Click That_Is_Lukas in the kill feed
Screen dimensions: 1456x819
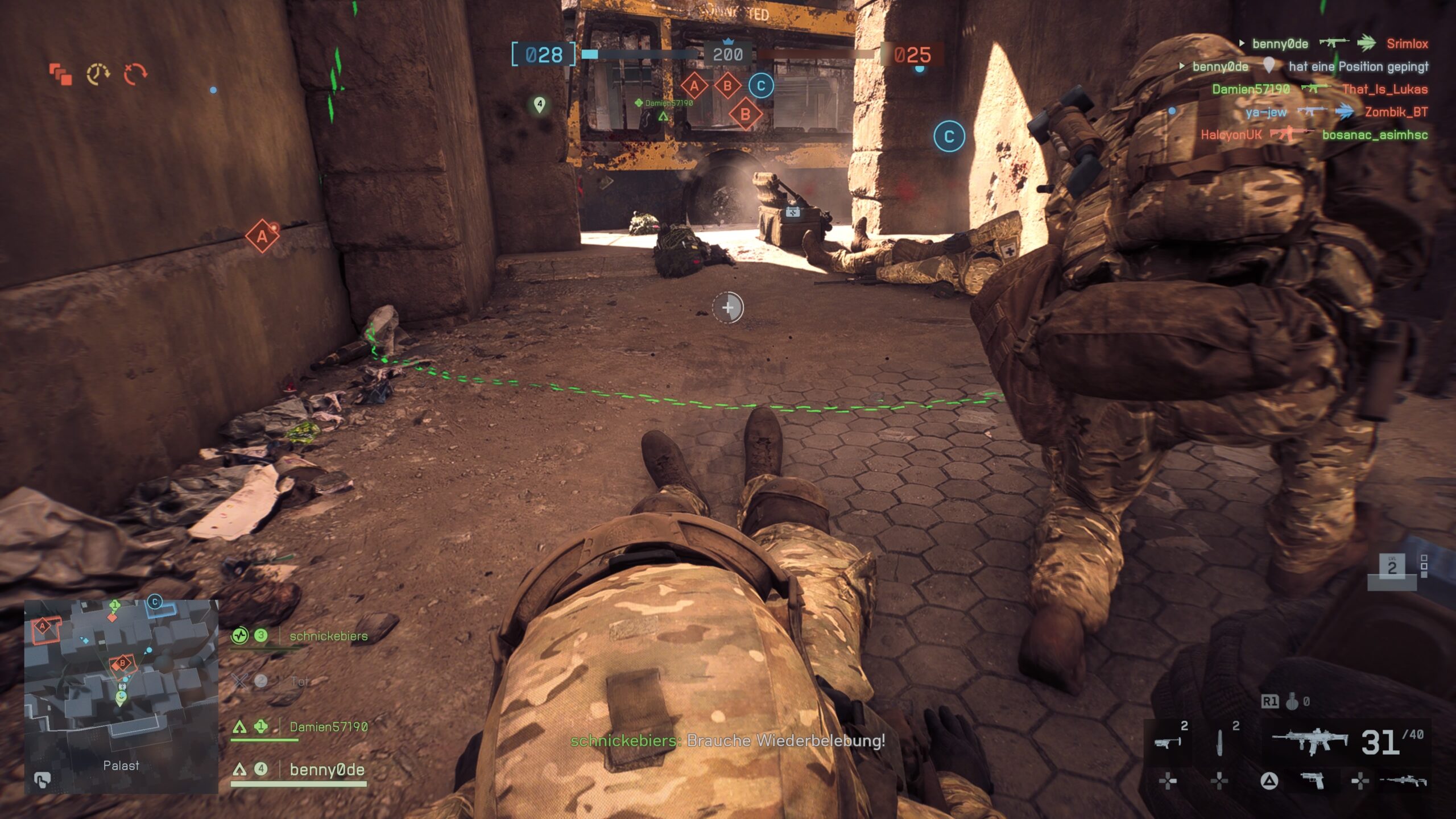tap(1385, 89)
